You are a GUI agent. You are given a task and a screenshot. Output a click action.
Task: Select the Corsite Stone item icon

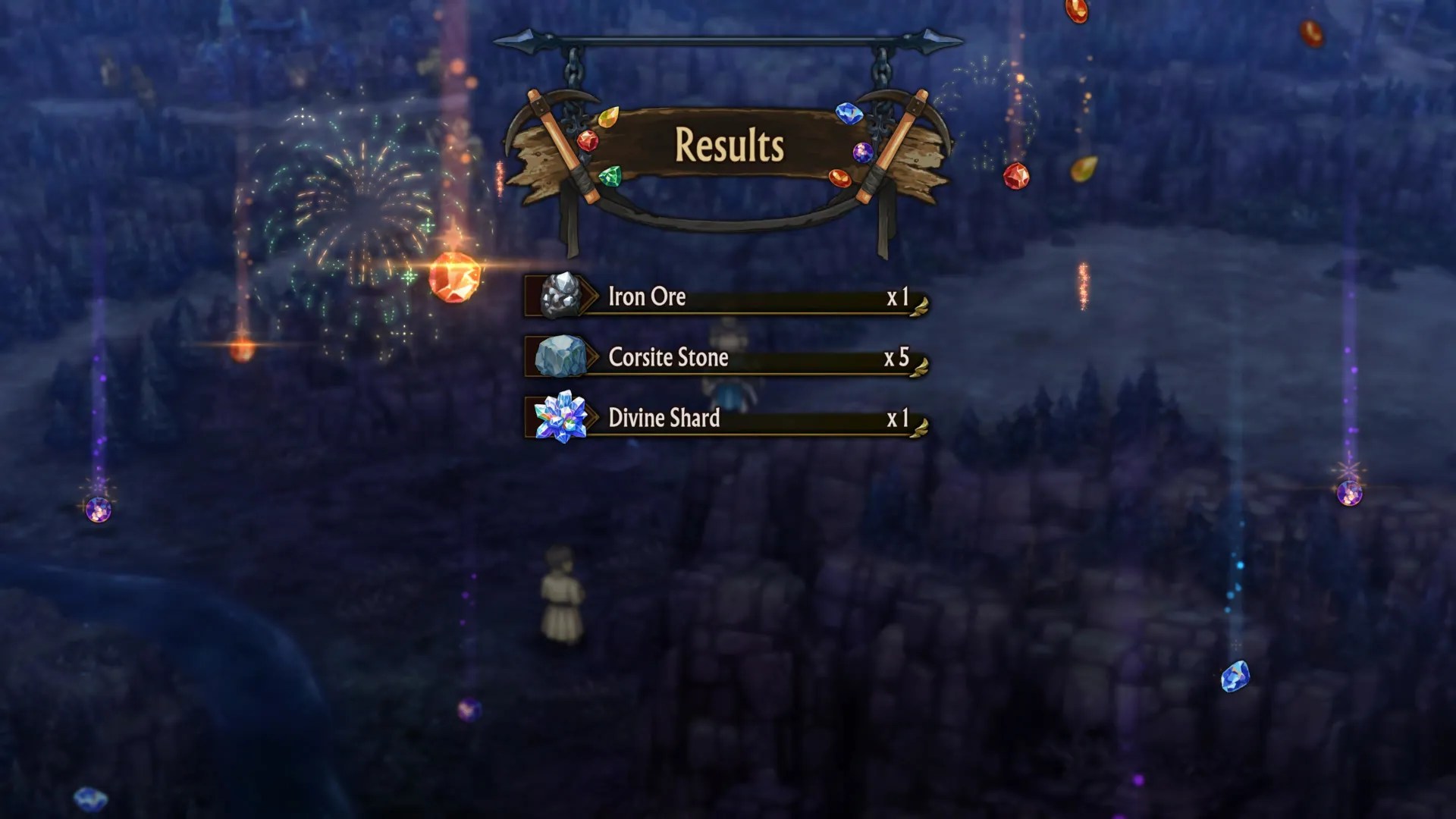click(562, 355)
